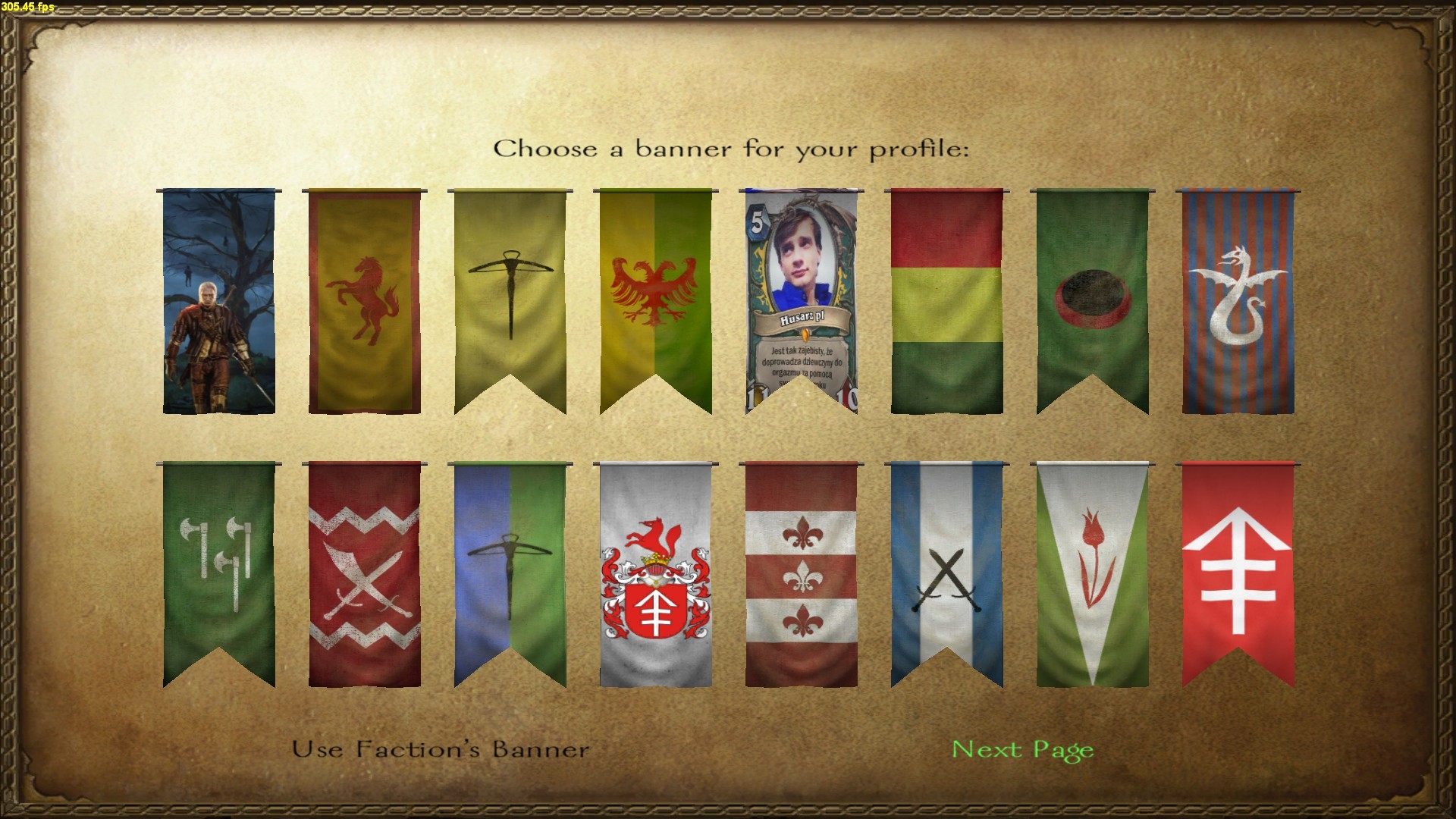This screenshot has width=1456, height=819.
Task: Choose the red-yellow-green striped banner
Action: (946, 301)
